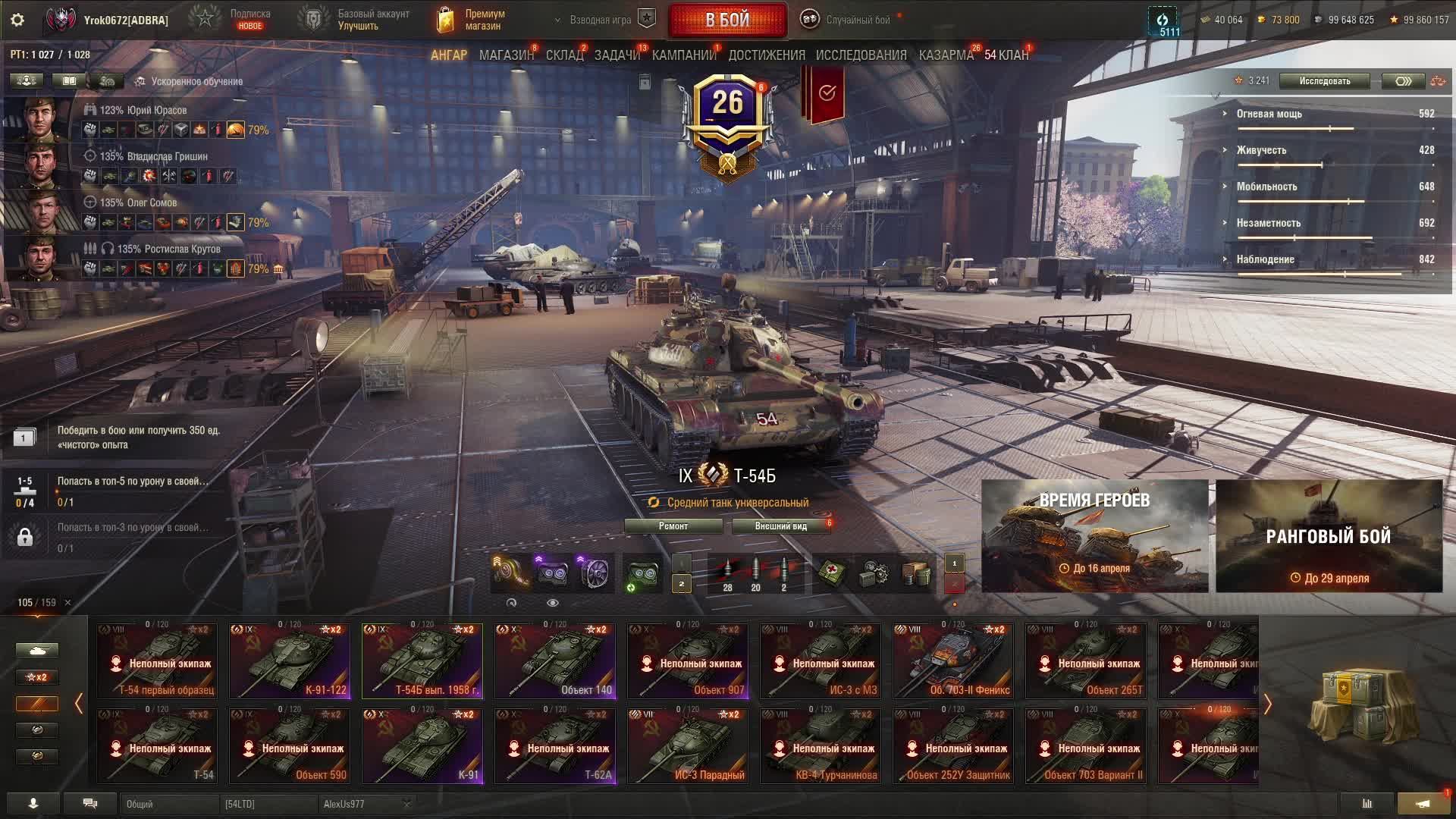Open the СКЛАД depot tab
Image resolution: width=1456 pixels, height=819 pixels.
pyautogui.click(x=564, y=55)
